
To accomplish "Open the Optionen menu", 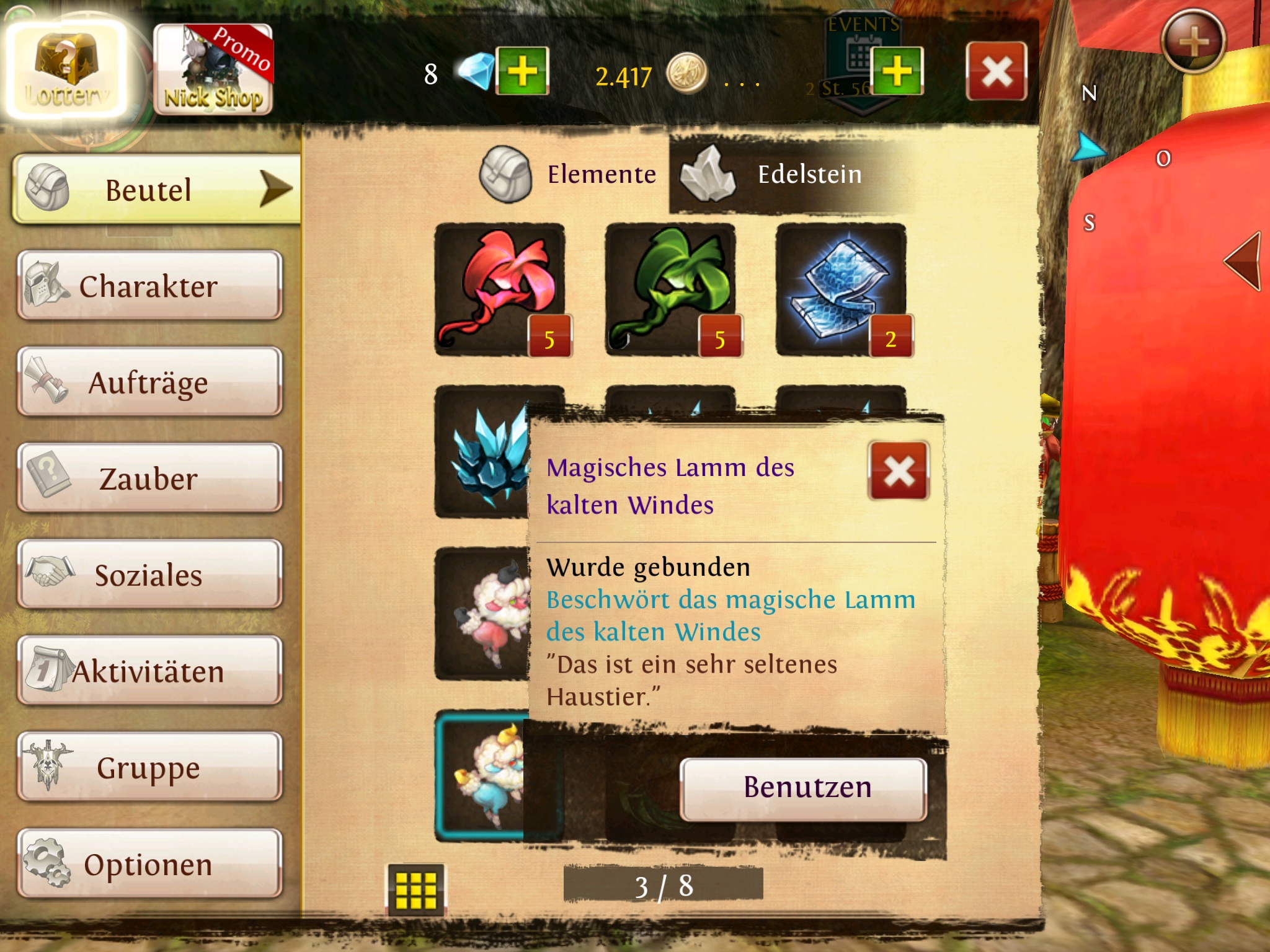I will tap(149, 864).
